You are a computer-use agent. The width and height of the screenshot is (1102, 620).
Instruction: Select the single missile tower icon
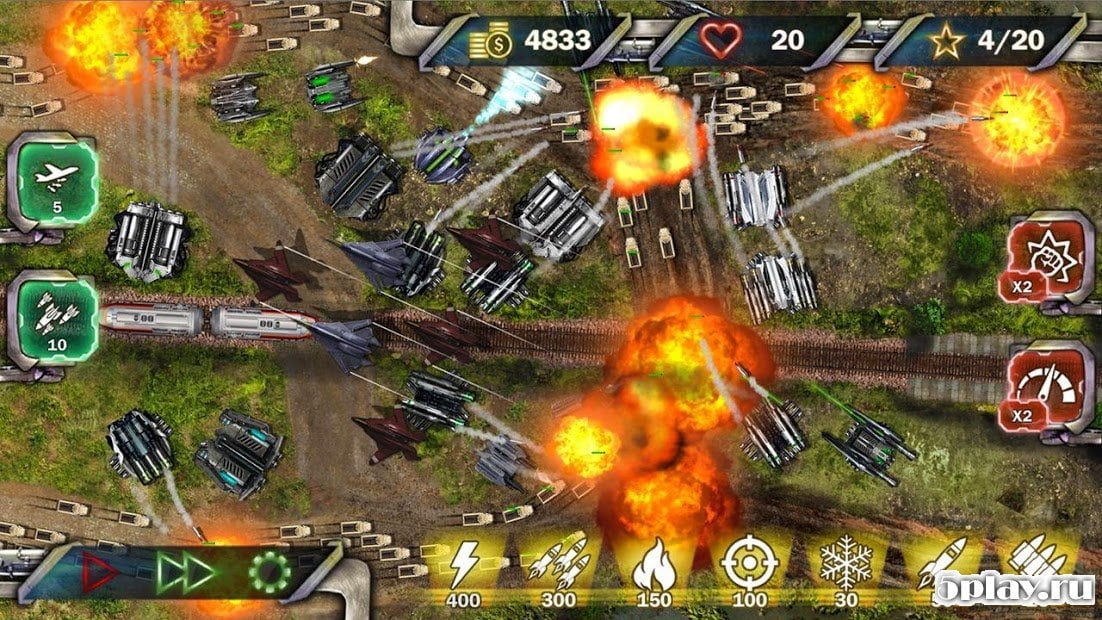point(940,566)
